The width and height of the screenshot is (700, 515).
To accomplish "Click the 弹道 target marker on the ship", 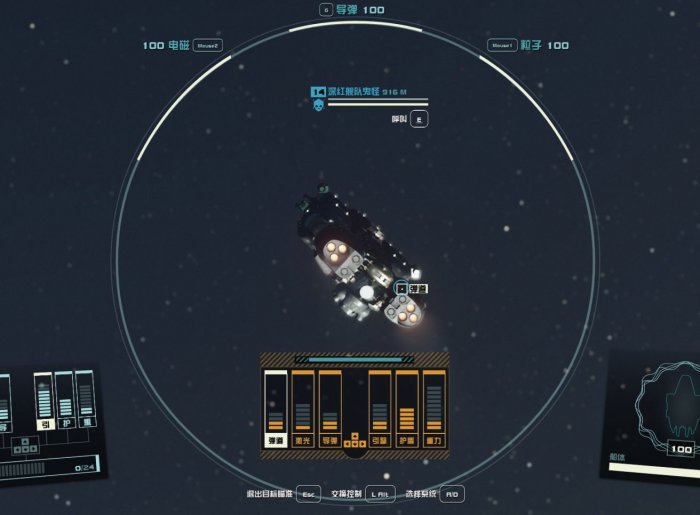I will [x=412, y=288].
